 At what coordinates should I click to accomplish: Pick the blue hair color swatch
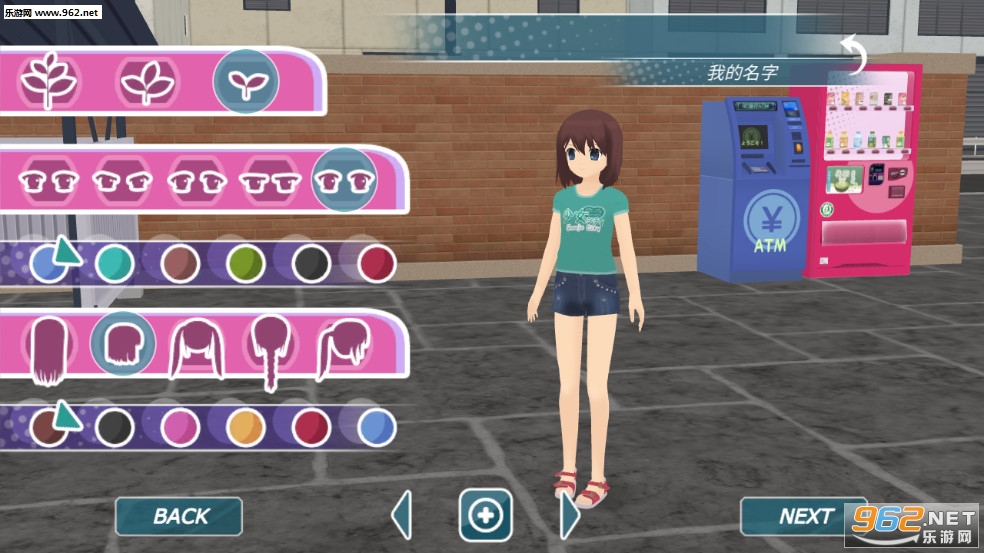tap(376, 427)
